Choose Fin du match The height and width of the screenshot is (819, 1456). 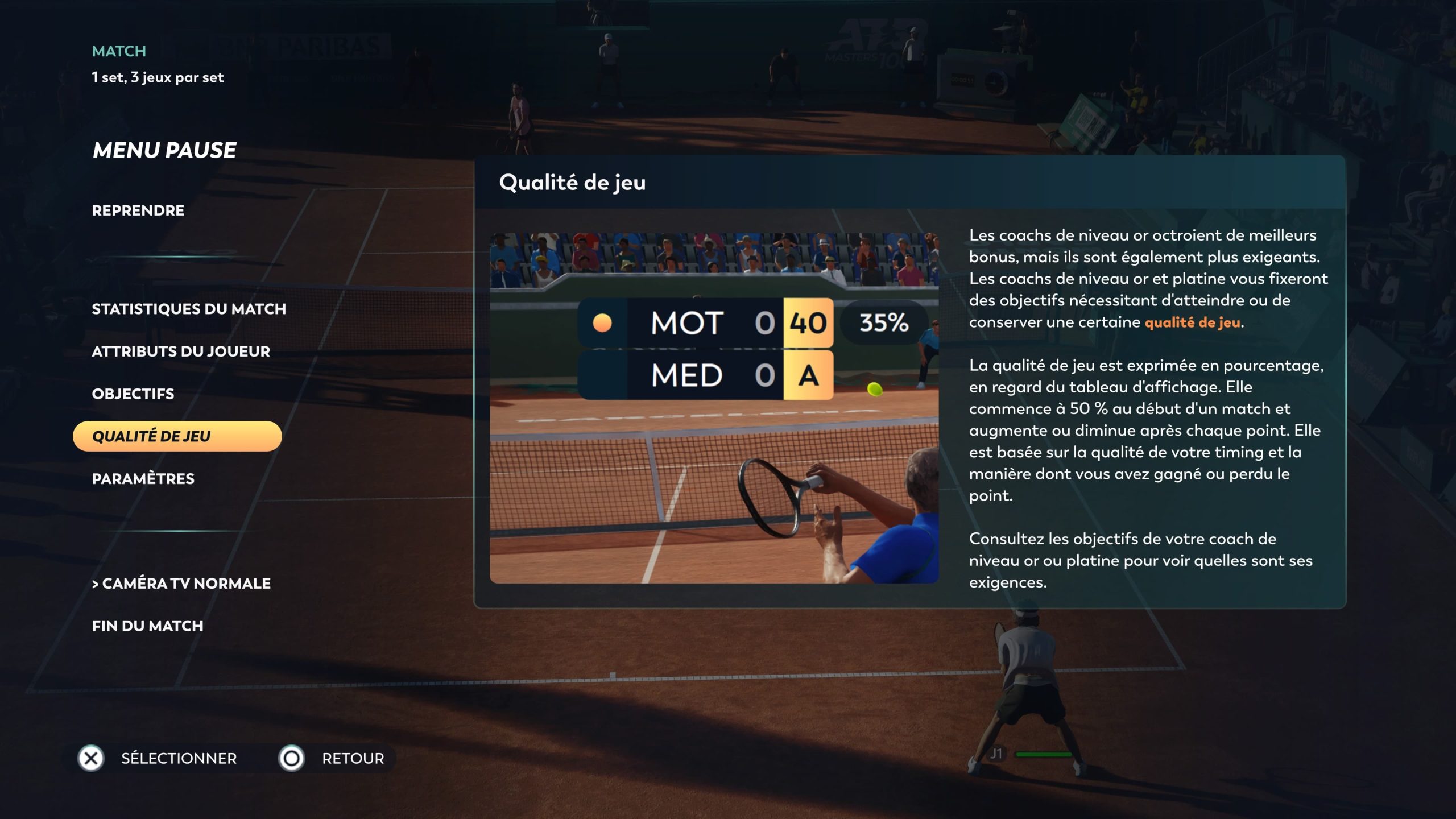(148, 626)
